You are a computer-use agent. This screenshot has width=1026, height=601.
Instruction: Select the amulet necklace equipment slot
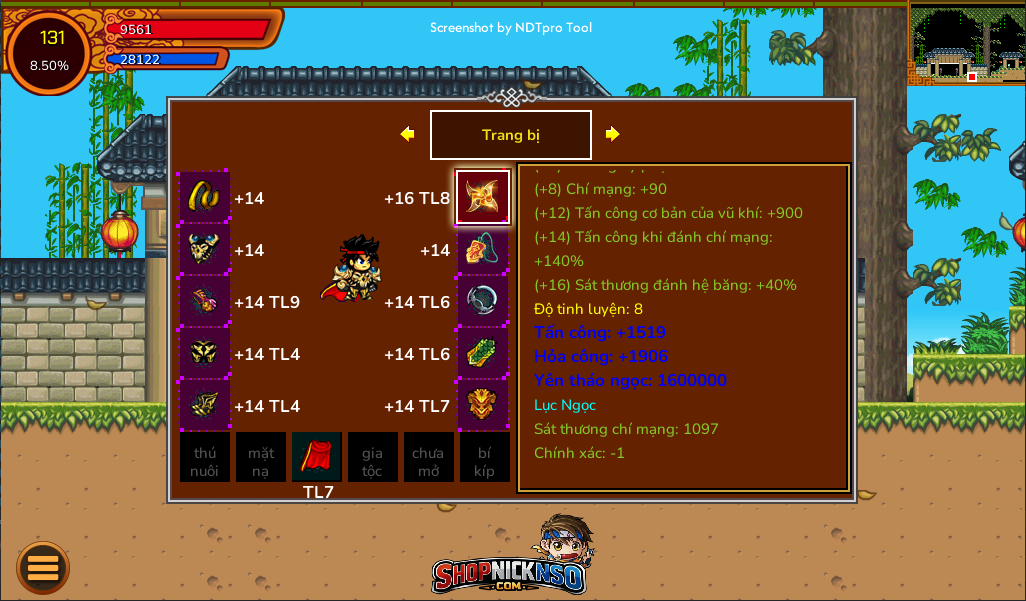coord(483,249)
